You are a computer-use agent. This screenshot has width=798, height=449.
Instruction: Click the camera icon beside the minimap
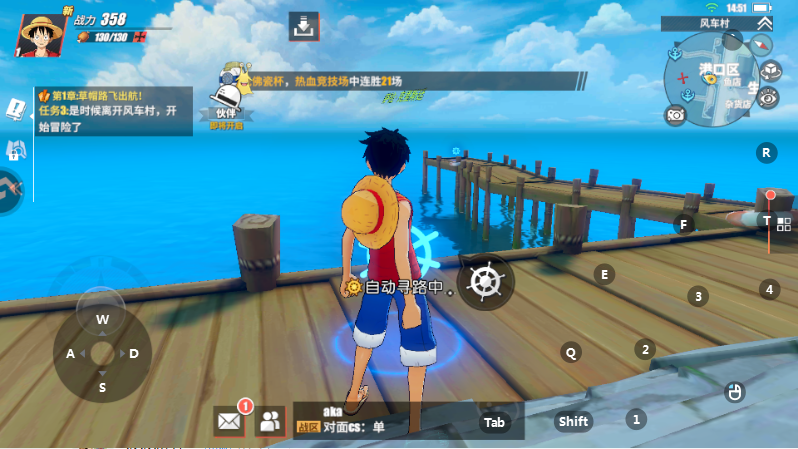(x=677, y=115)
